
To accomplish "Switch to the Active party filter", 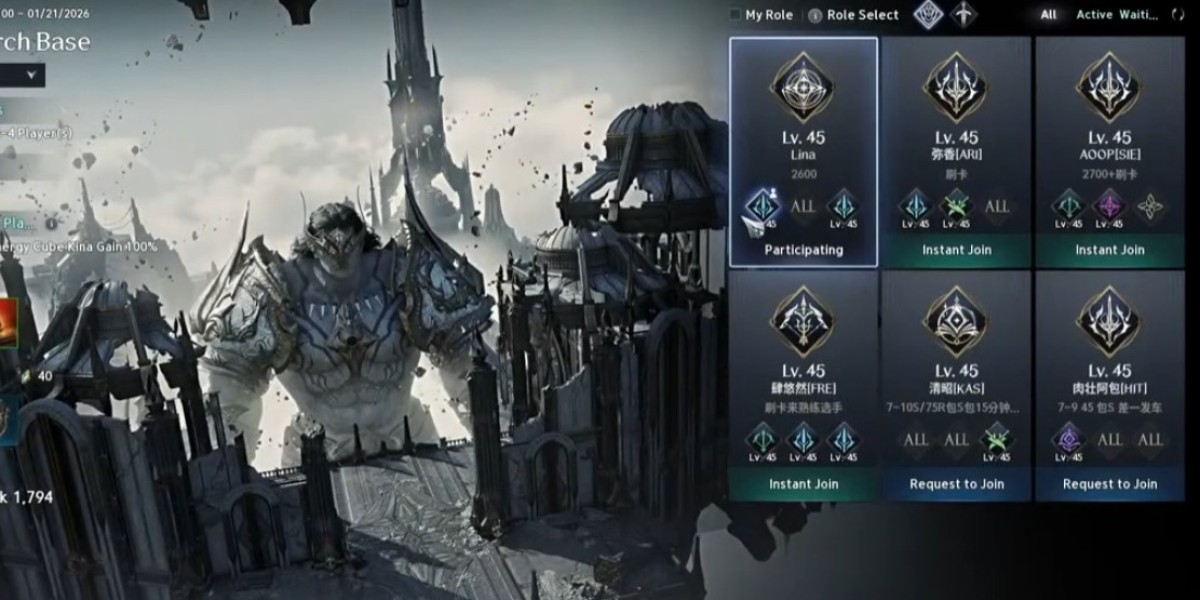I will coord(1094,15).
